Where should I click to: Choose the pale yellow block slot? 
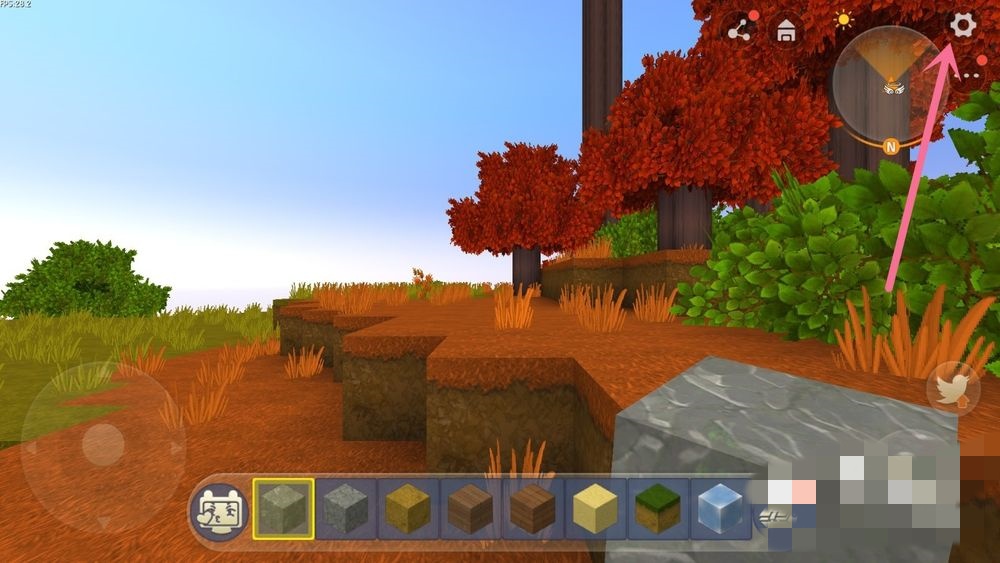coord(597,509)
